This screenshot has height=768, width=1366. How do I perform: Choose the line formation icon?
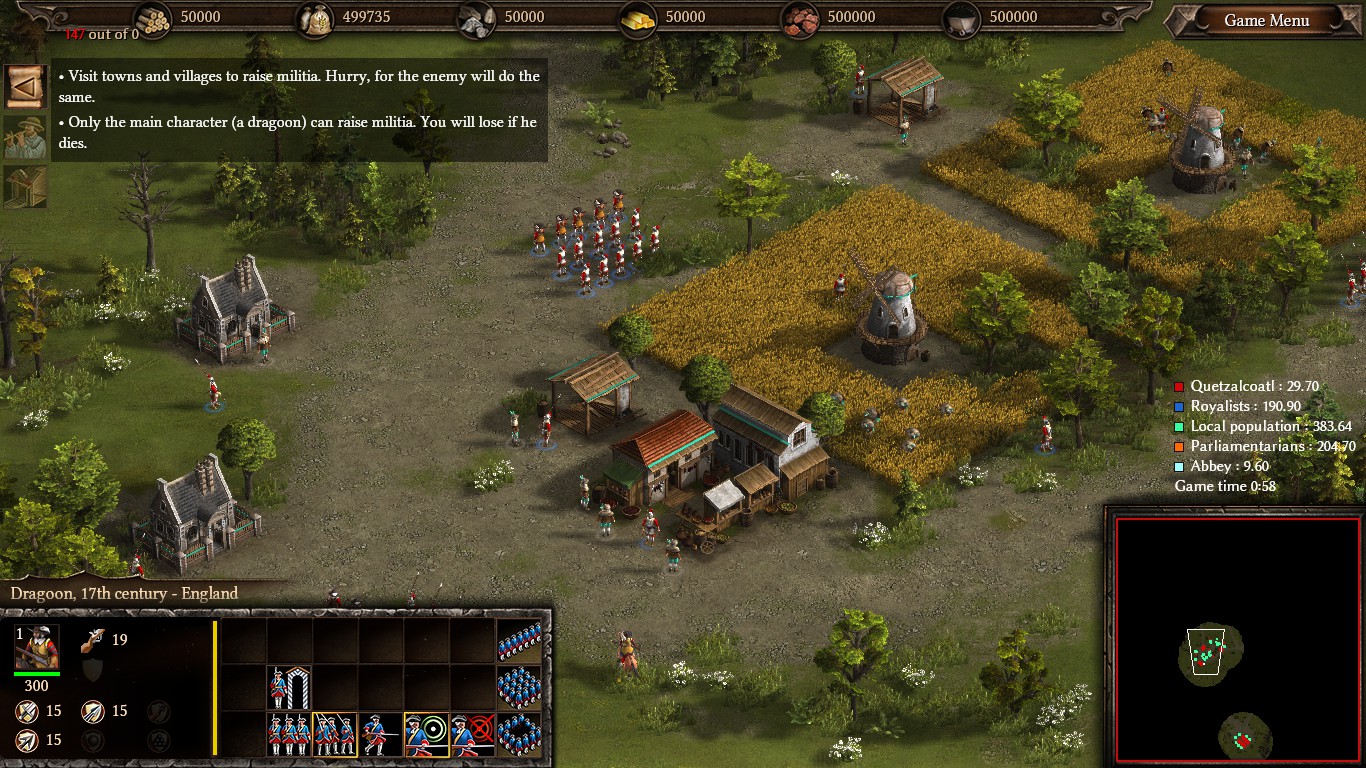[x=519, y=642]
